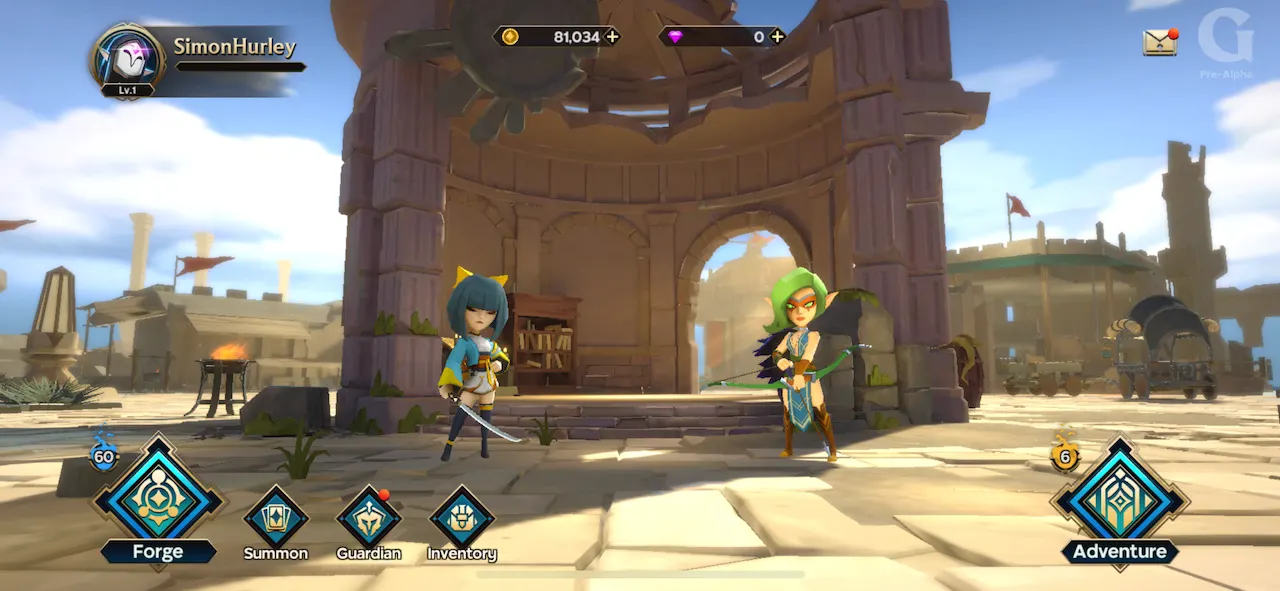Add purple gems with plus button

pyautogui.click(x=777, y=37)
